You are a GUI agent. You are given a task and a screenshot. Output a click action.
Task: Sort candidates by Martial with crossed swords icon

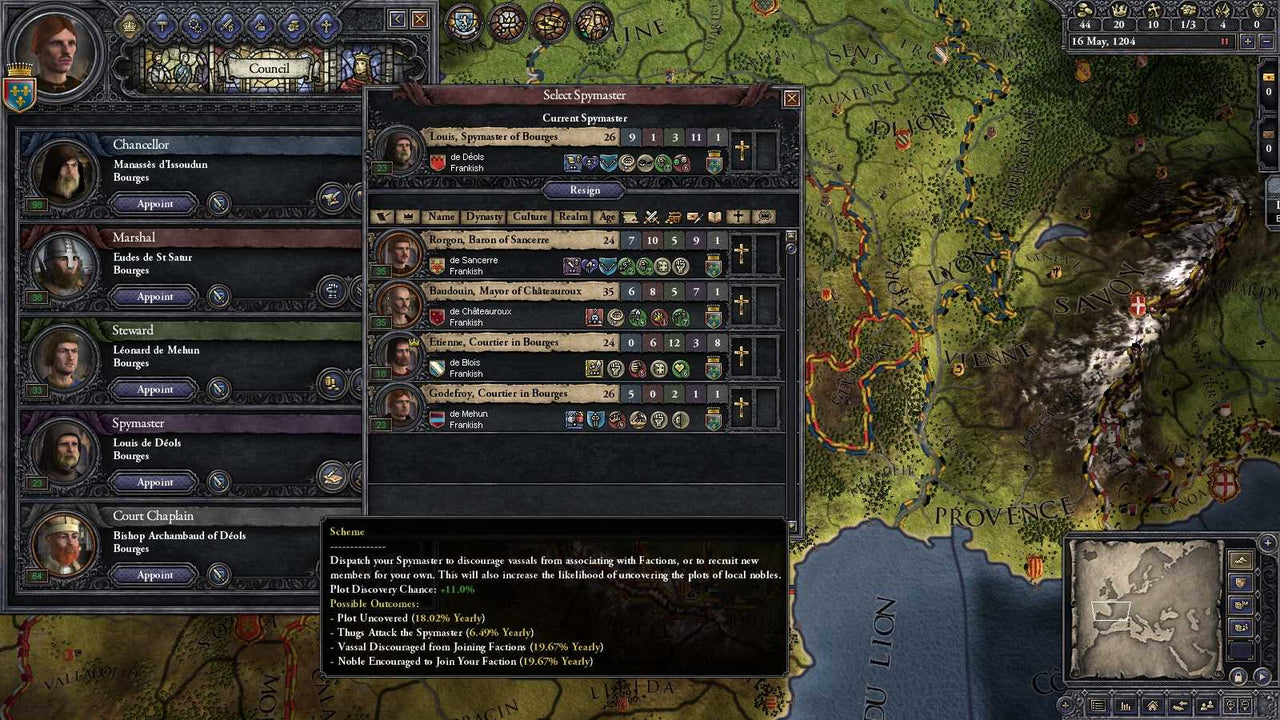(x=651, y=217)
